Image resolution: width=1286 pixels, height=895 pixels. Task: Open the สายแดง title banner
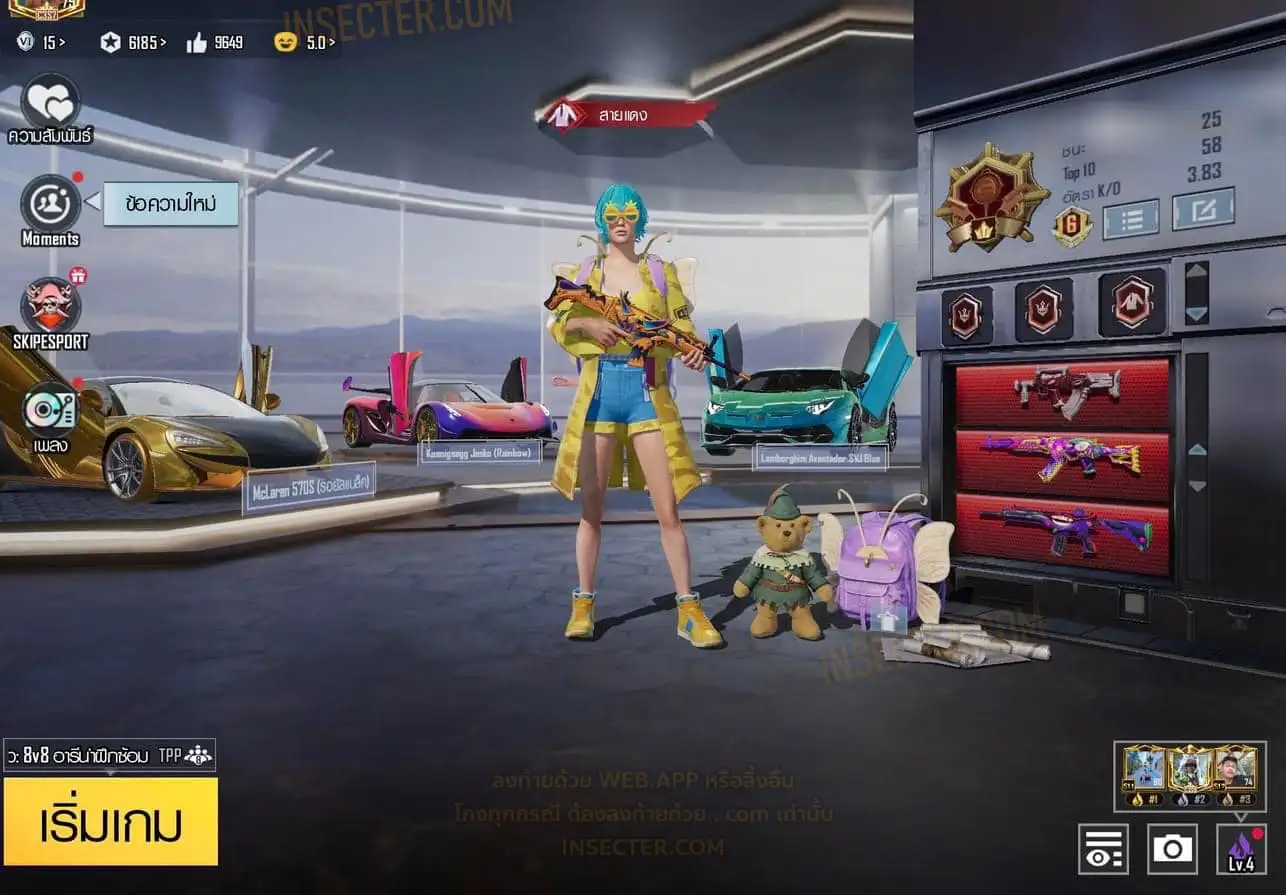coord(626,115)
